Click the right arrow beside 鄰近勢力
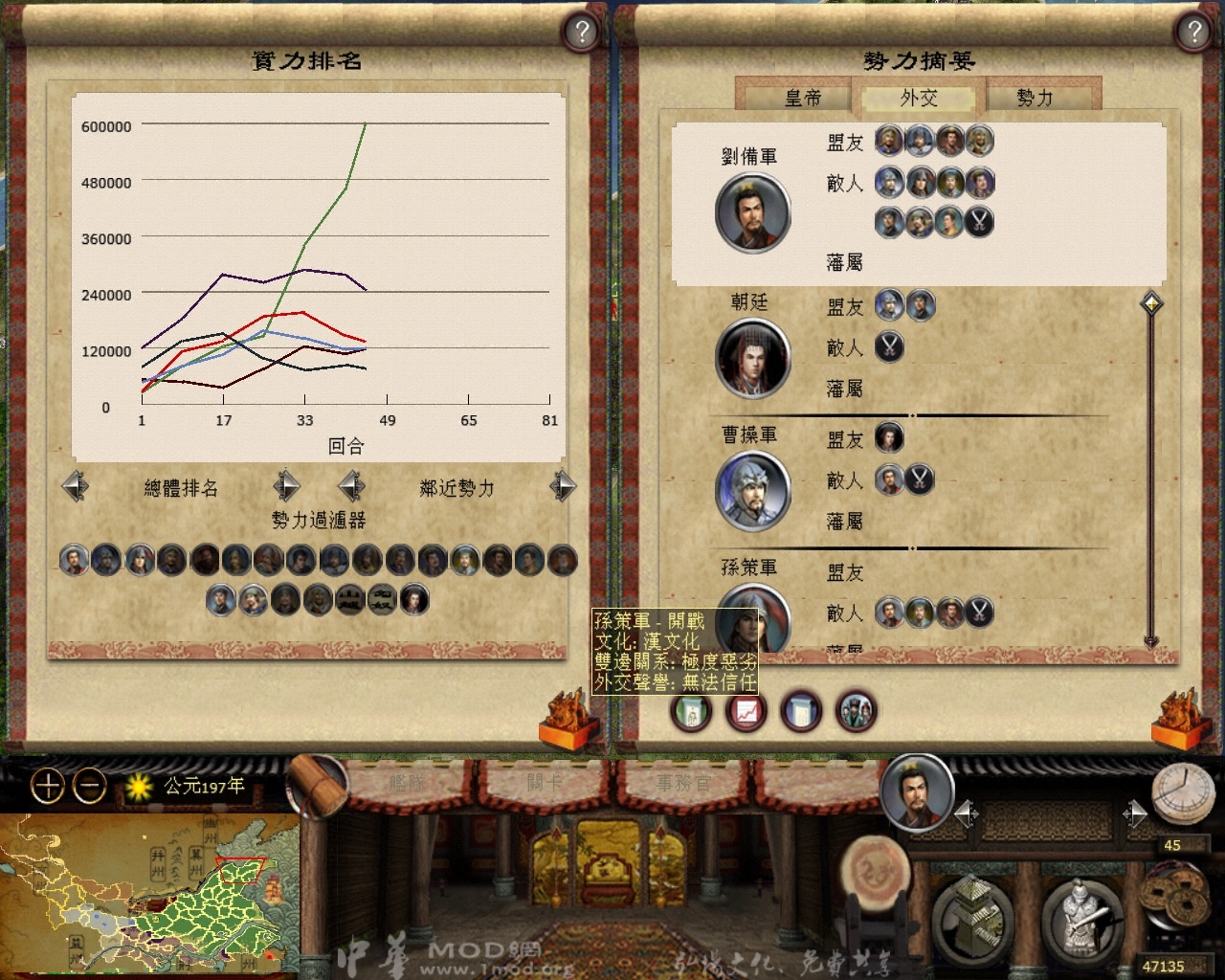The image size is (1225, 980). click(563, 487)
